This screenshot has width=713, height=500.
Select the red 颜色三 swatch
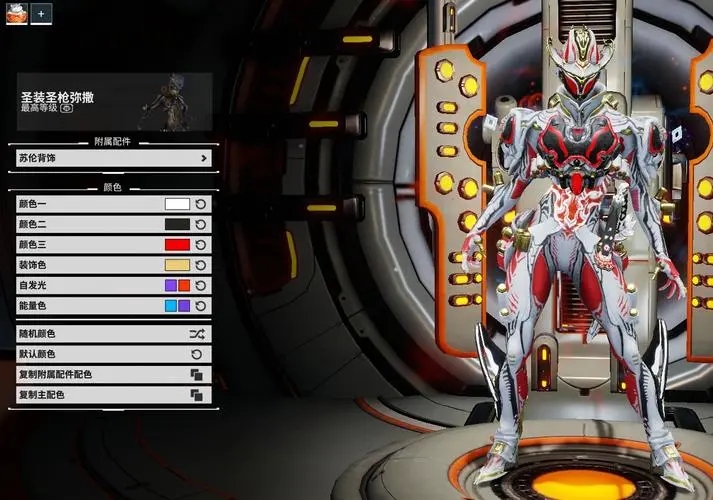(177, 245)
